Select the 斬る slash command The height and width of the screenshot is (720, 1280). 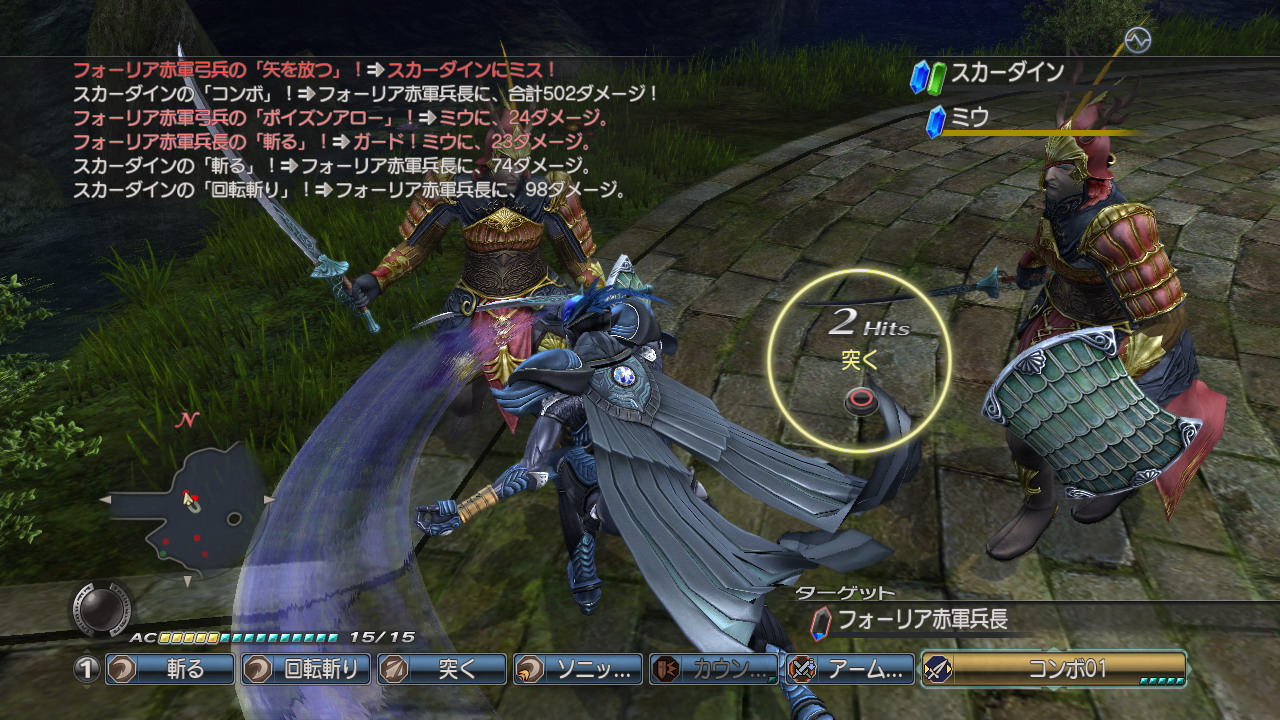click(169, 669)
